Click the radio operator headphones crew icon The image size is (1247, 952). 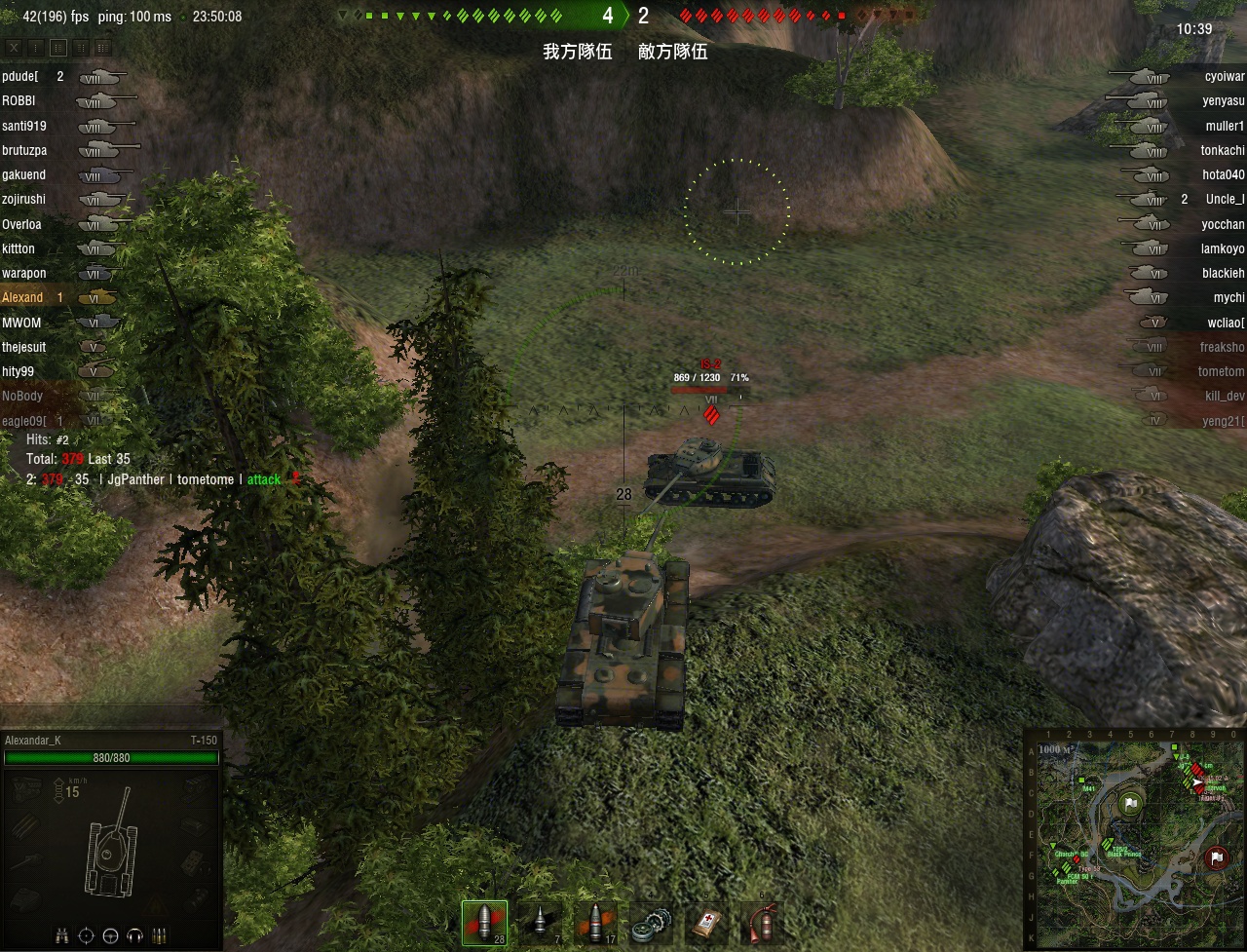pos(134,935)
